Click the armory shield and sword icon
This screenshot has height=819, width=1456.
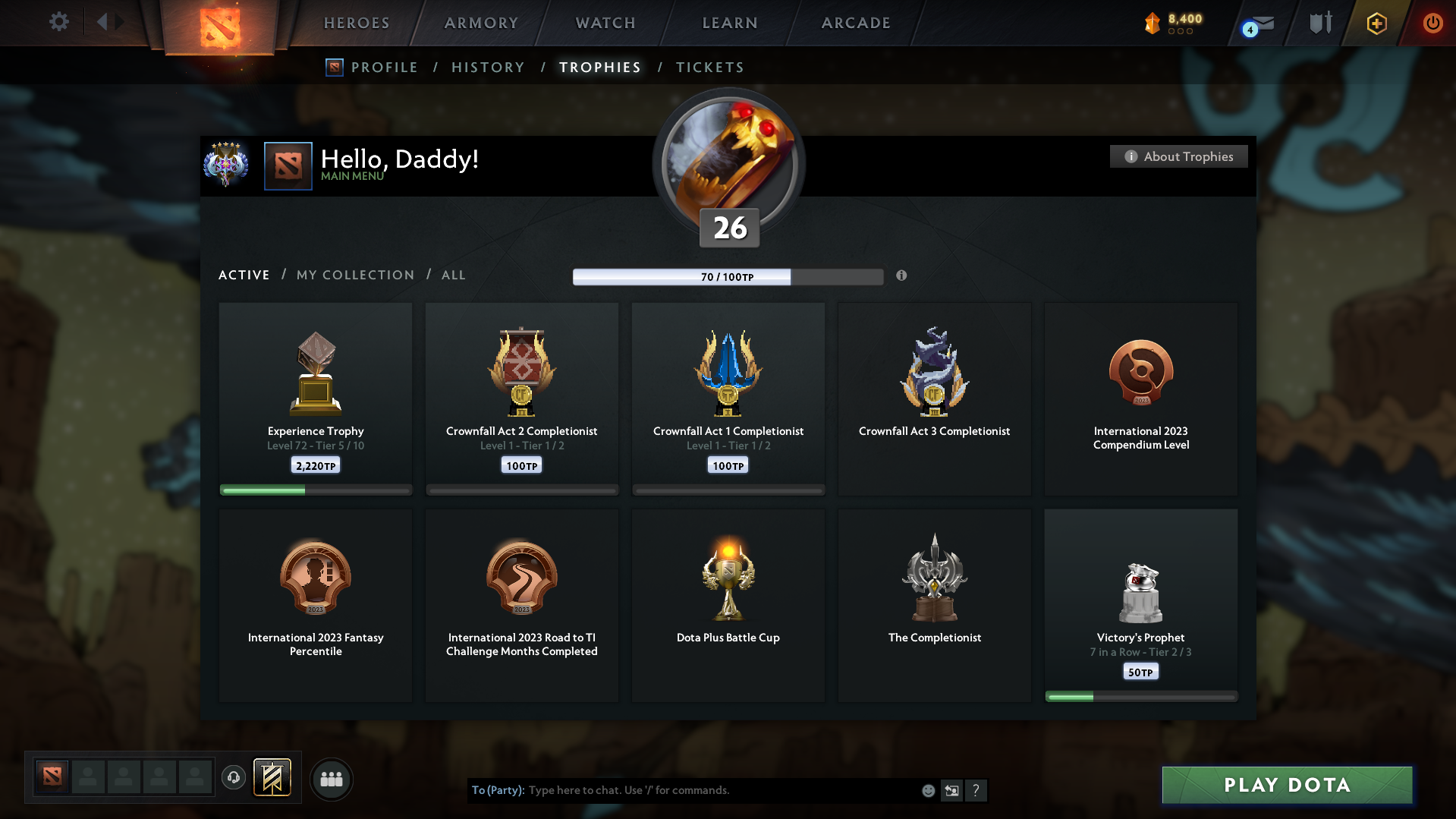(x=1319, y=23)
